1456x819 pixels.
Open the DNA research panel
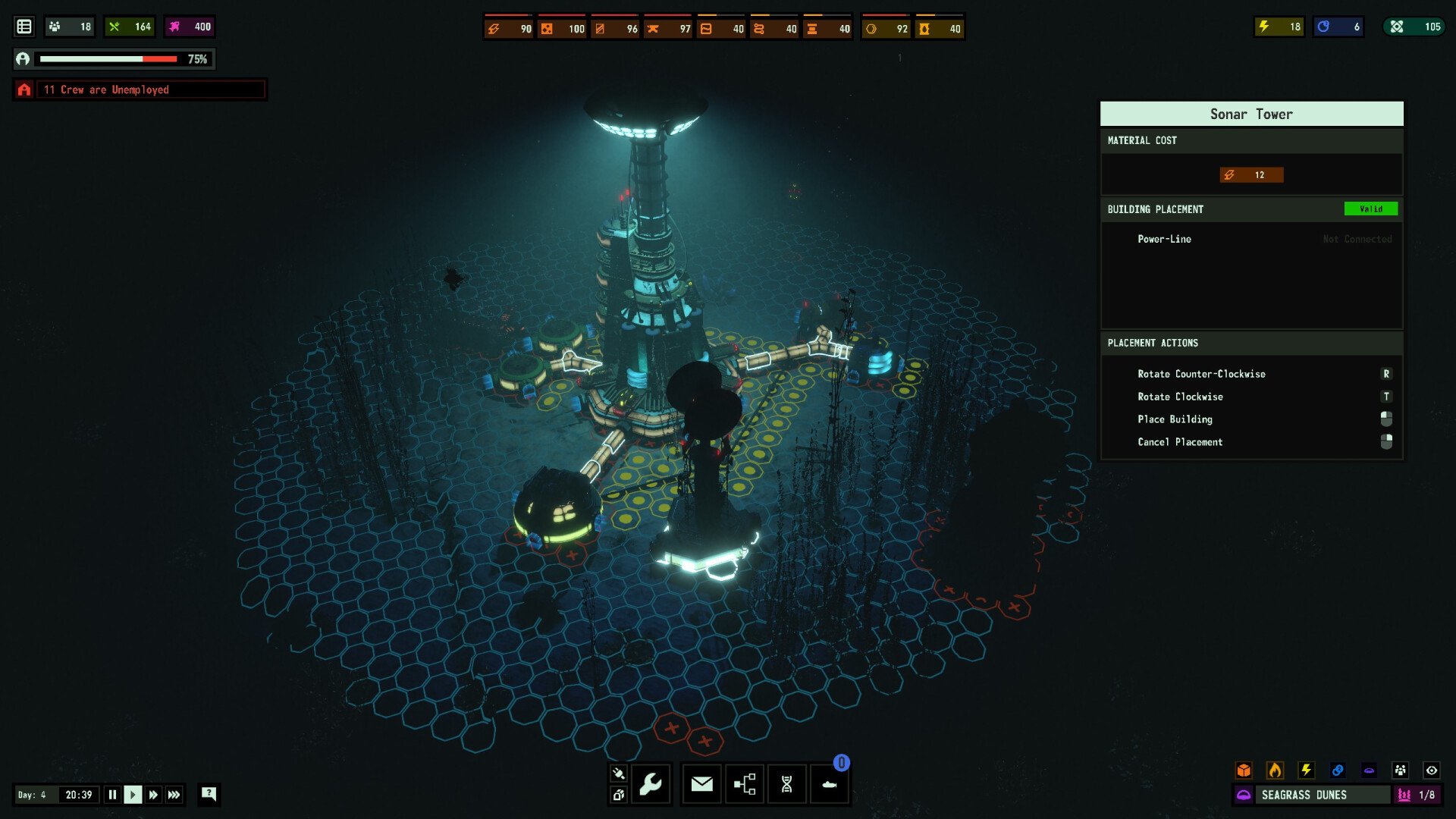pos(787,784)
